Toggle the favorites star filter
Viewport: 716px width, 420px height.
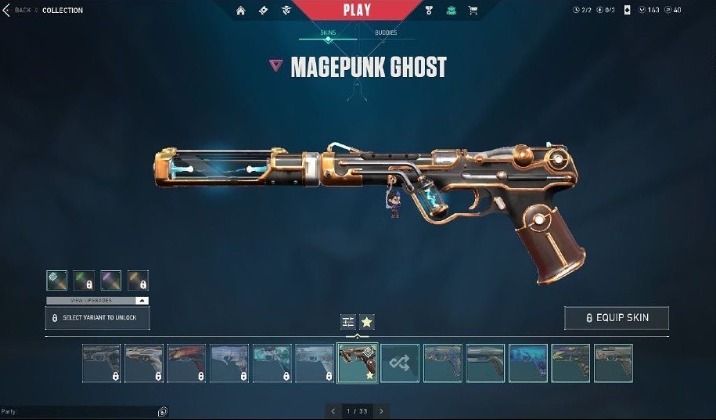coord(367,321)
